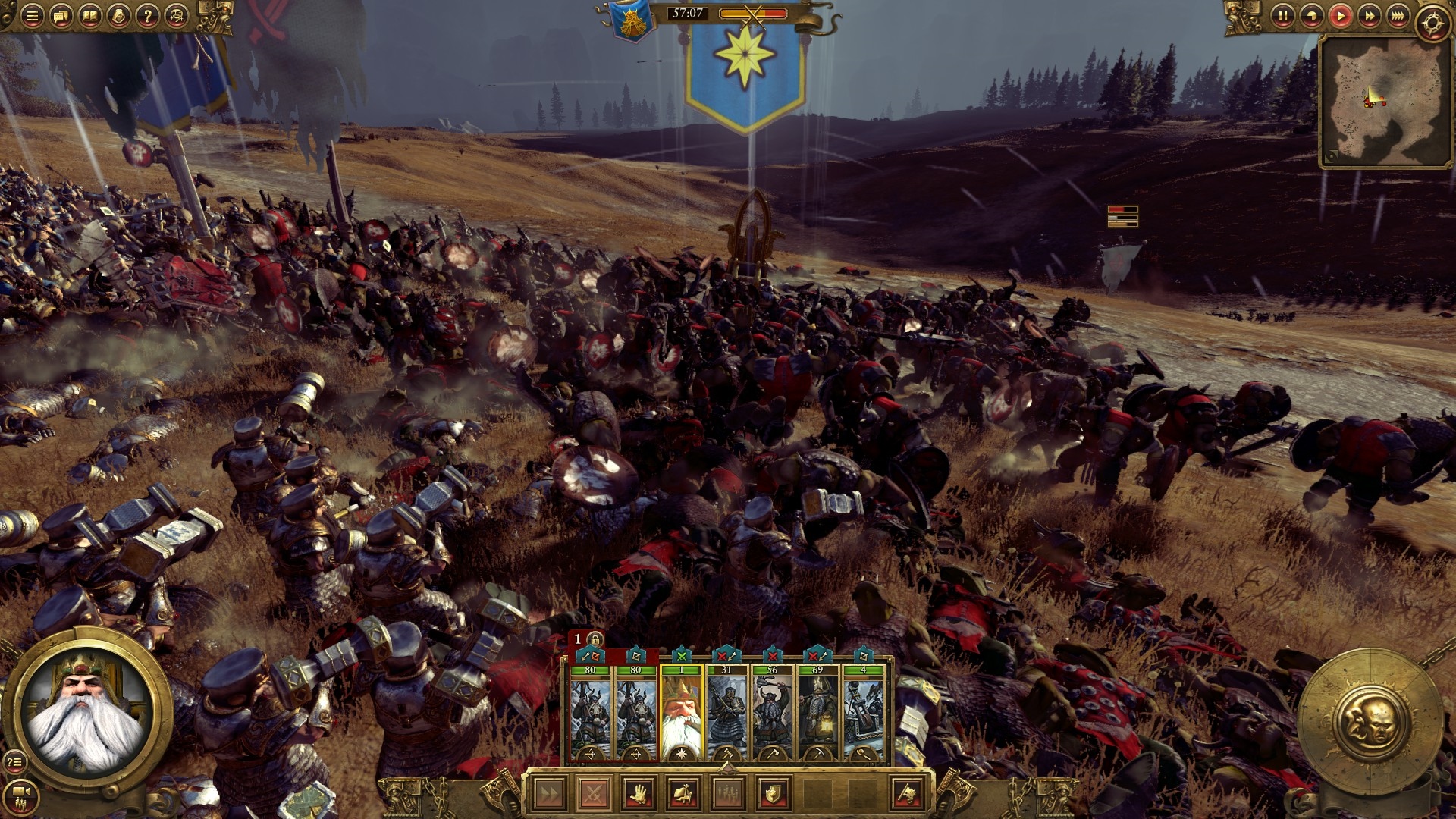The width and height of the screenshot is (1456, 819).
Task: Set battle to normal play speed
Action: [x=1340, y=16]
